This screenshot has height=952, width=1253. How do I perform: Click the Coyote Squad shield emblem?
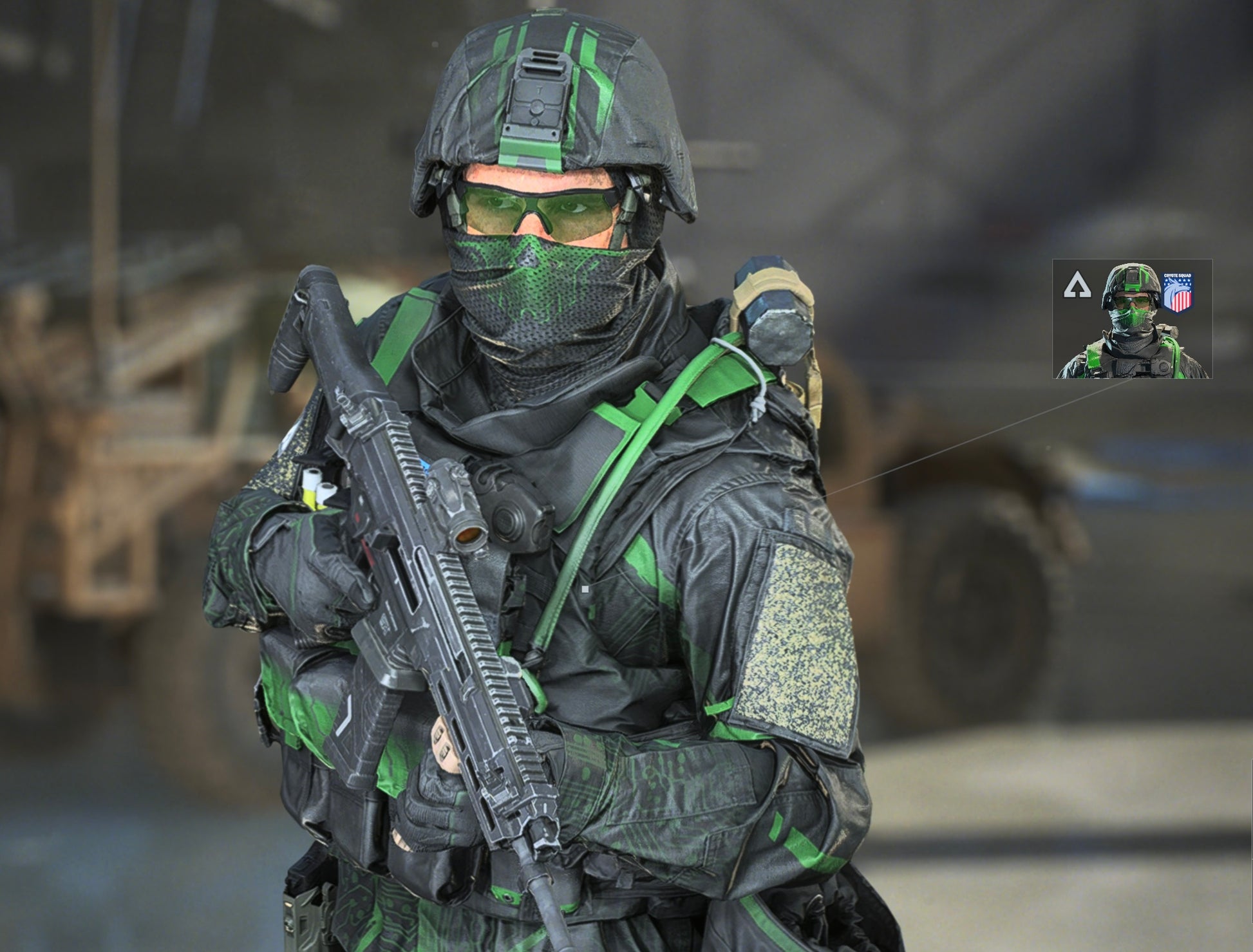pyautogui.click(x=1178, y=293)
